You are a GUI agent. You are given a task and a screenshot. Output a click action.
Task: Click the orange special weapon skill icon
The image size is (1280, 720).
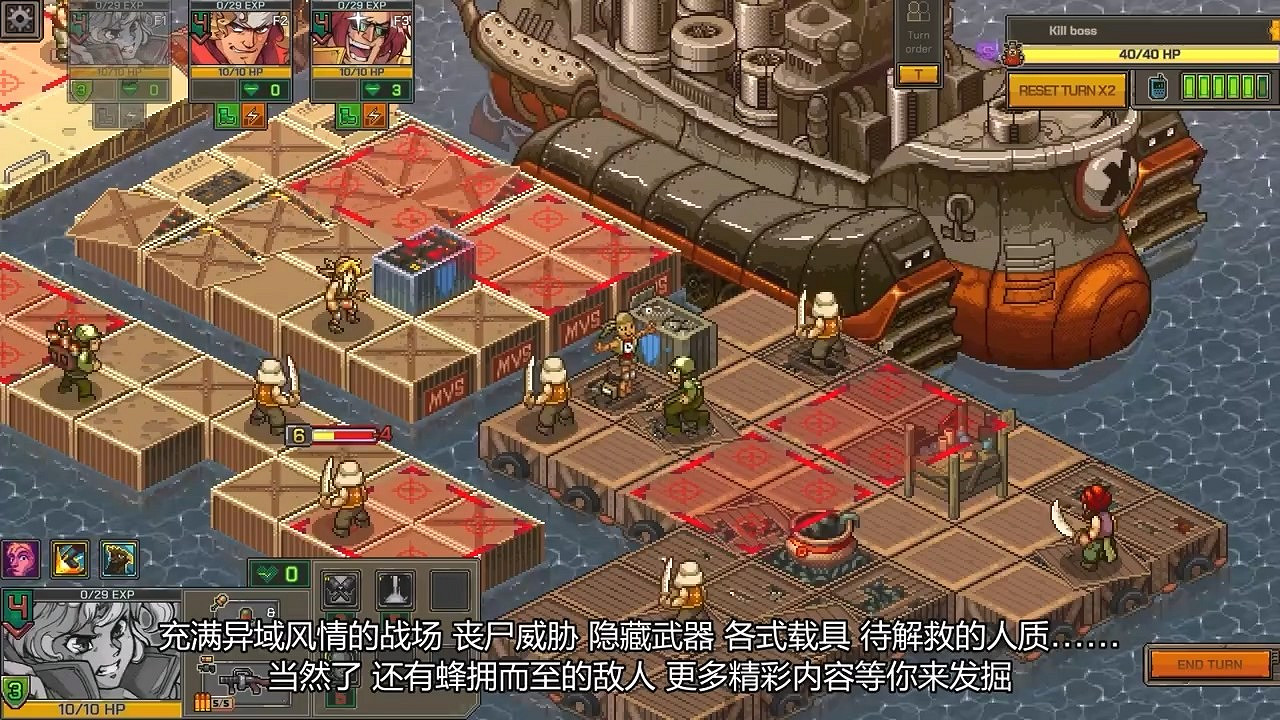(68, 561)
